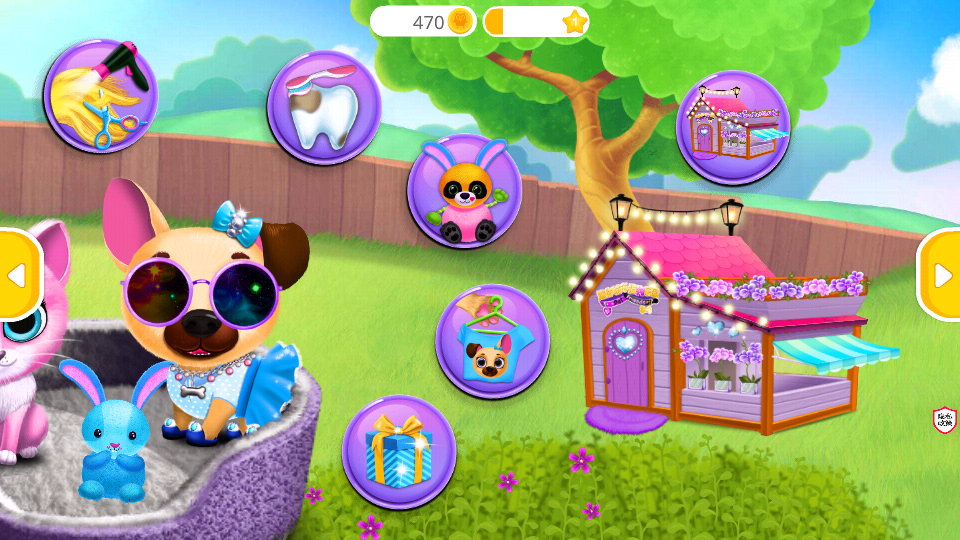960x540 pixels.
Task: Open the pet house shop bubble
Action: point(733,127)
